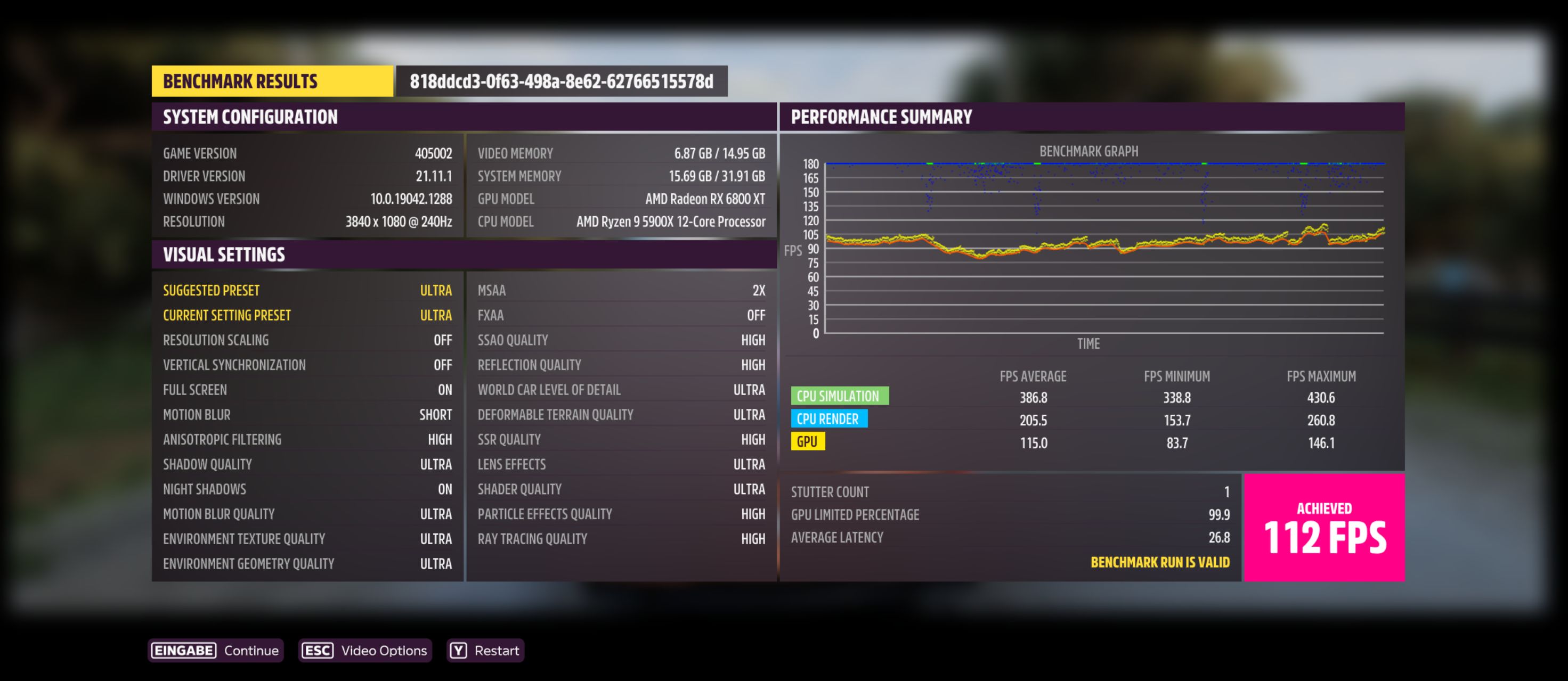Screen dimensions: 1568x681
Task: Click the GPU legend marker
Action: pyautogui.click(x=808, y=441)
